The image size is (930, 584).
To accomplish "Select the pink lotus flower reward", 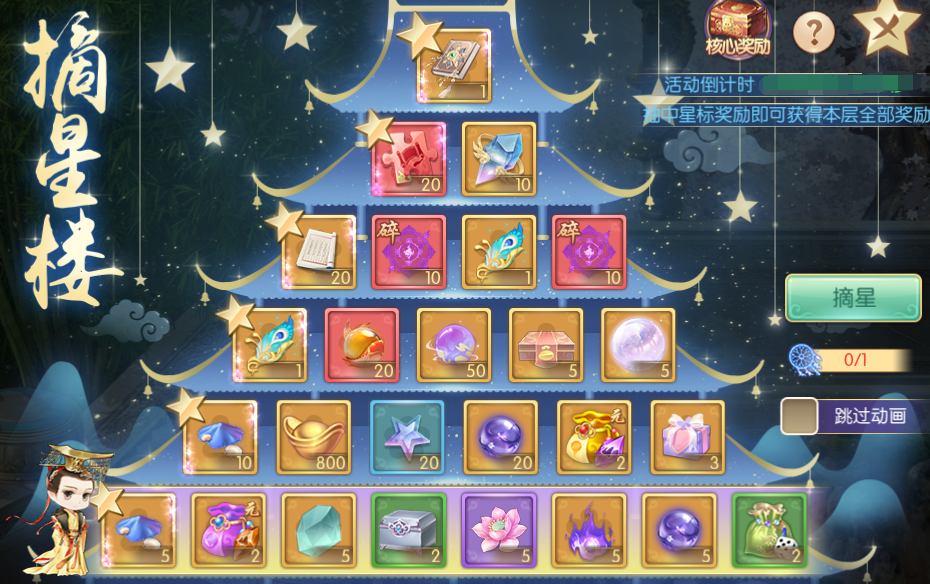I will [x=498, y=530].
